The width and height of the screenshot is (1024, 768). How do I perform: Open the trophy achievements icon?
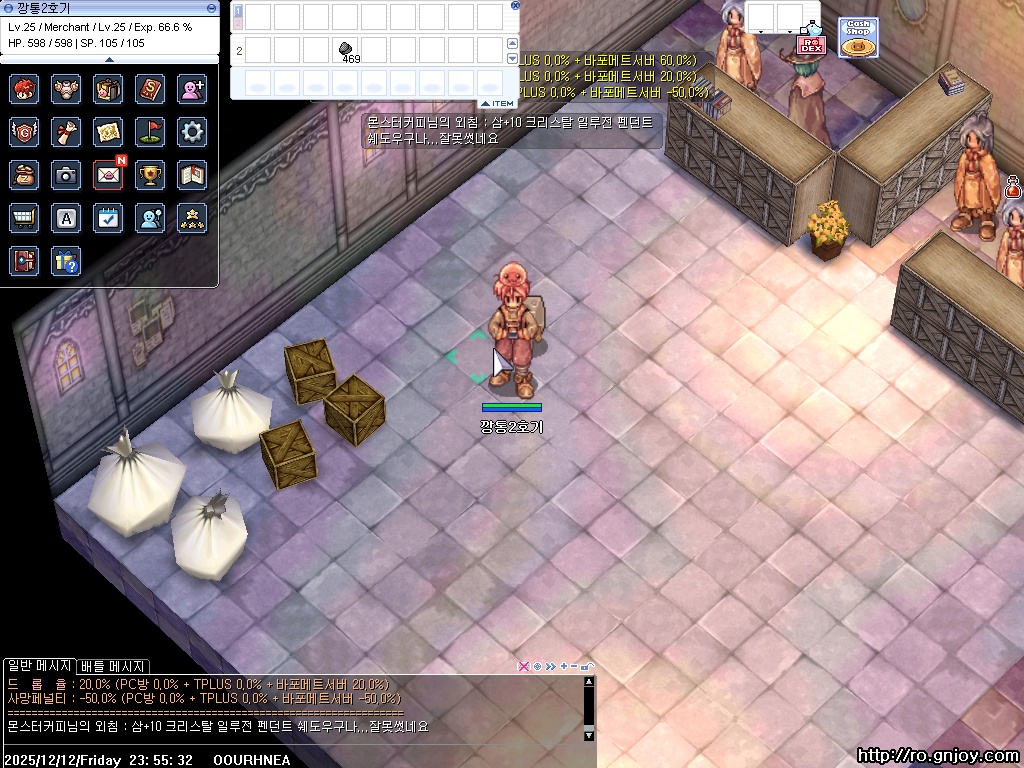150,174
